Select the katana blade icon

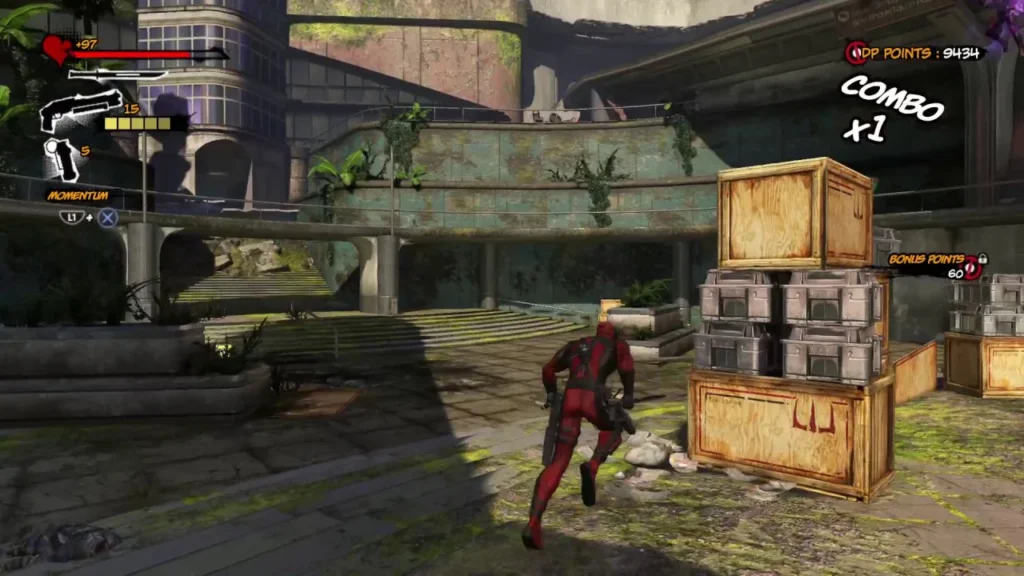[x=116, y=74]
